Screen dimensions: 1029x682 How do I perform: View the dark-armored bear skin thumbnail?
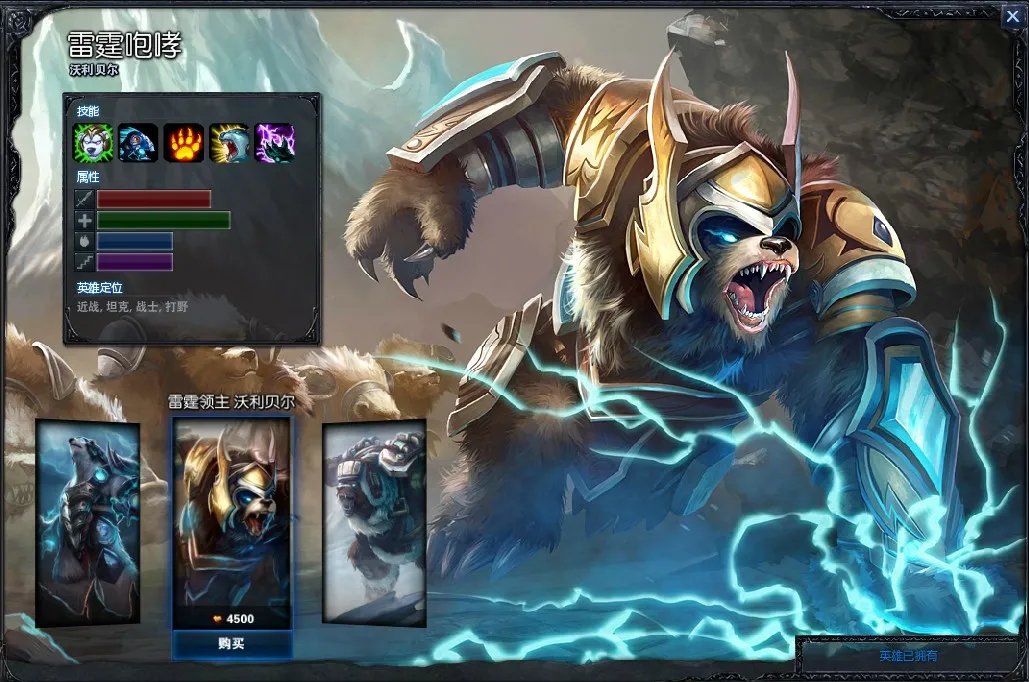point(87,522)
